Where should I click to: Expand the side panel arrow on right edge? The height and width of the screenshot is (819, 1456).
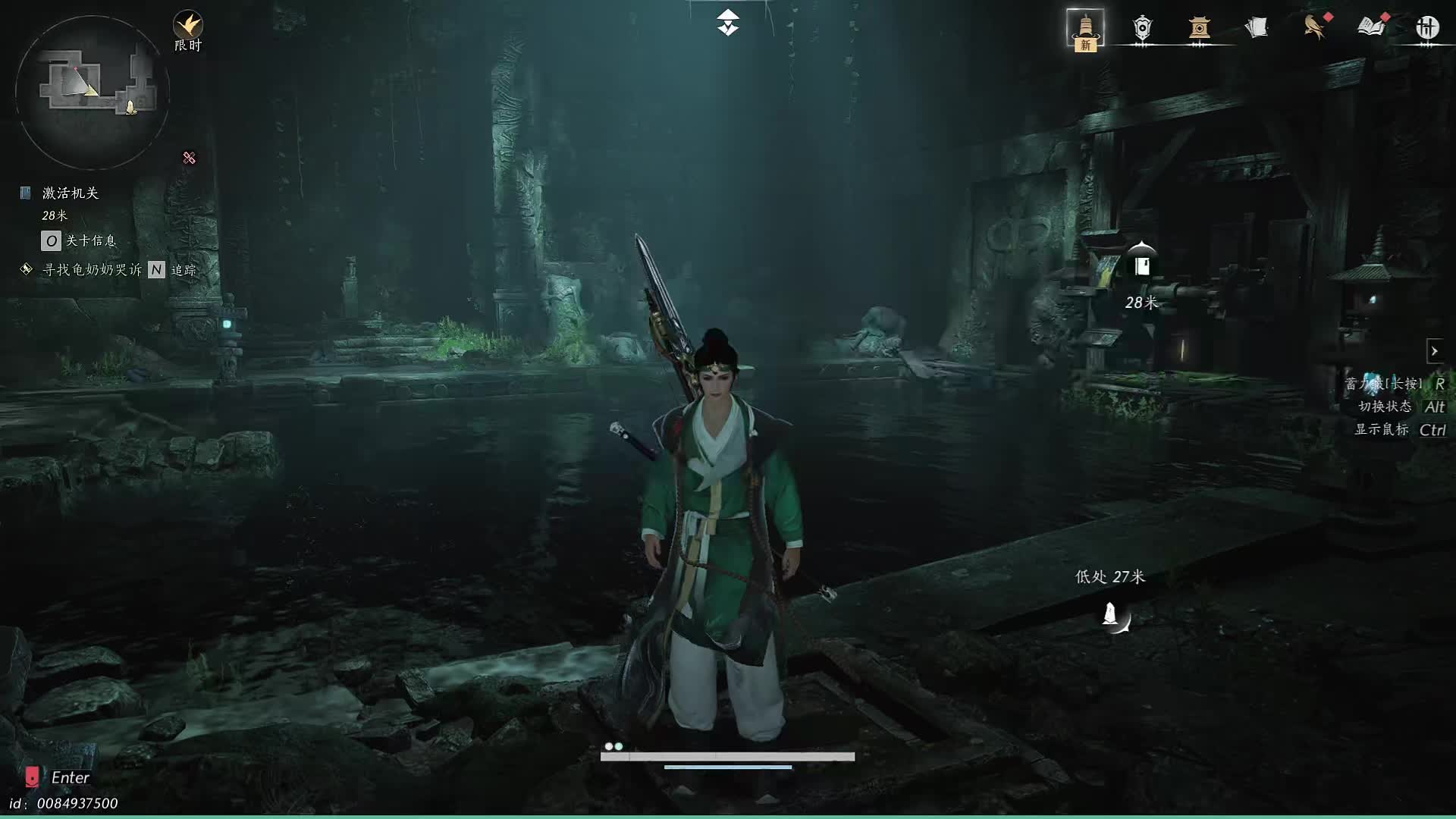coord(1434,351)
